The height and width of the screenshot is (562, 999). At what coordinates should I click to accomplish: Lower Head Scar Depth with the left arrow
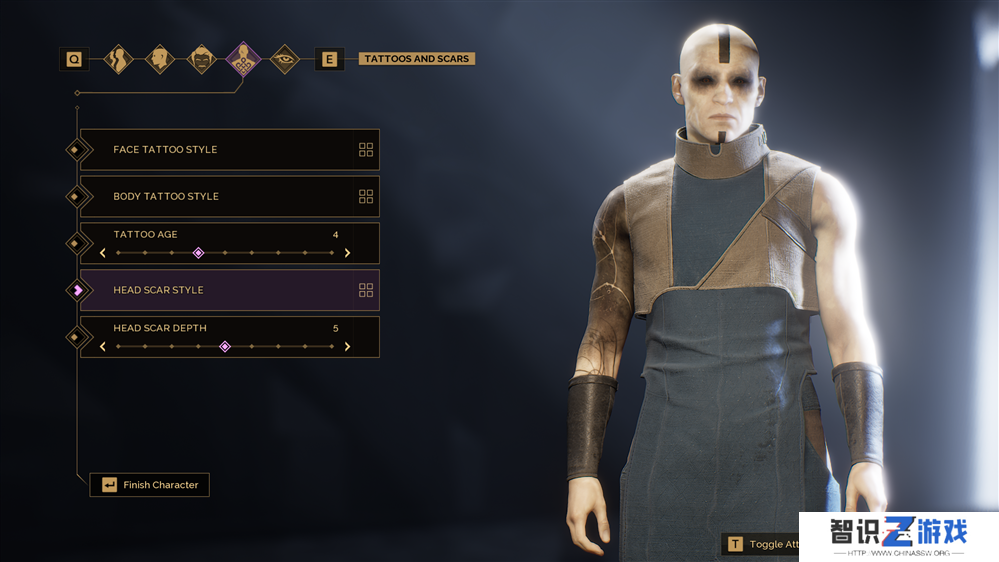(x=103, y=347)
